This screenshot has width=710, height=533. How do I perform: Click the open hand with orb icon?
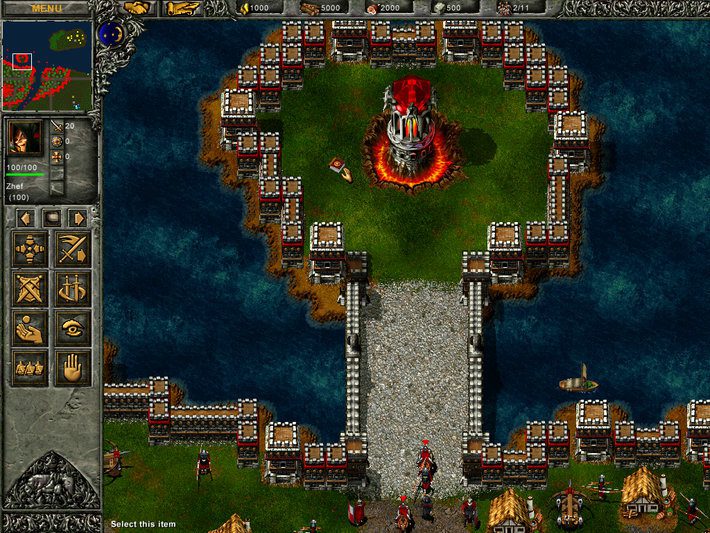pos(30,328)
